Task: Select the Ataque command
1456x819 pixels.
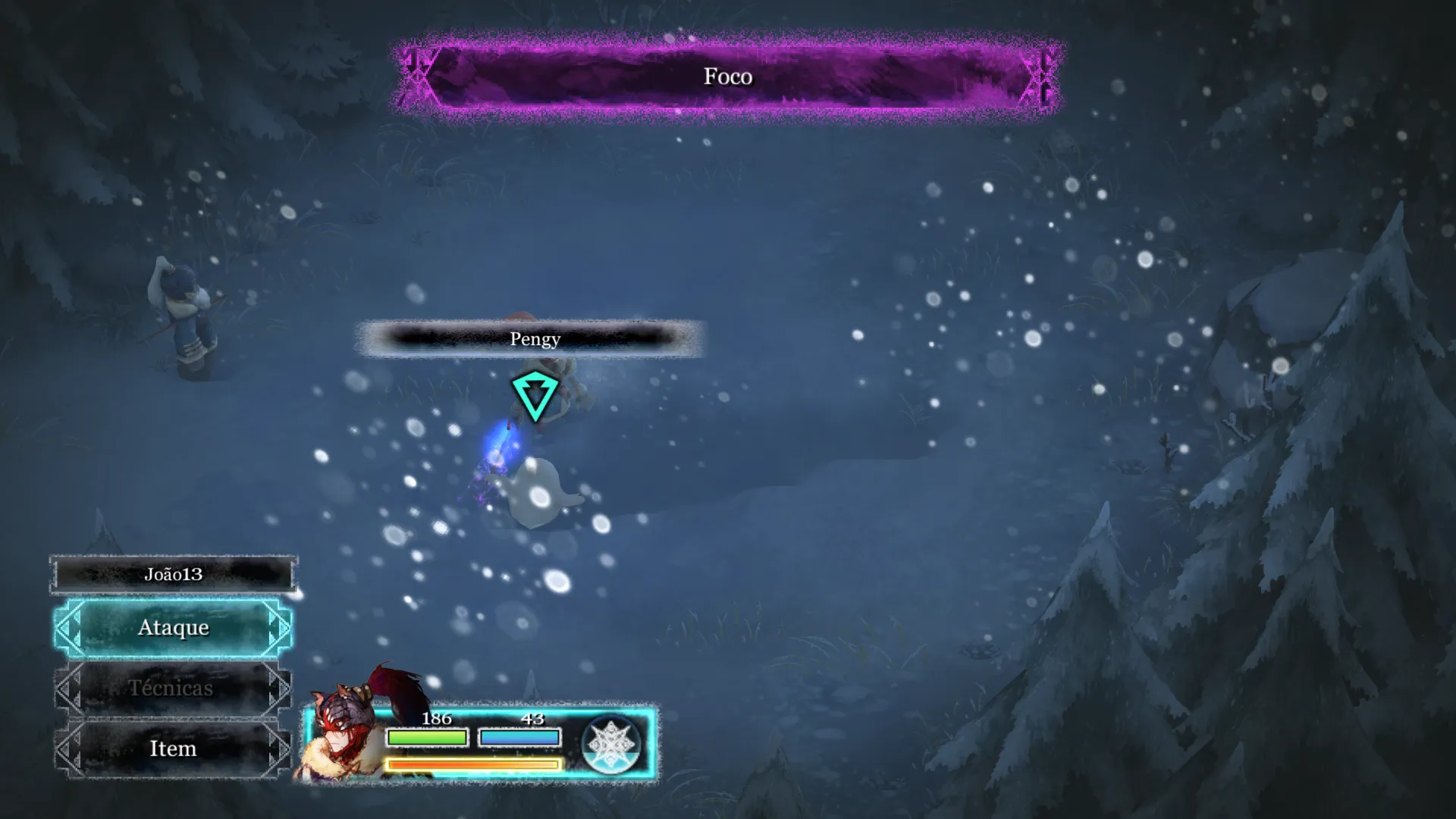Action: 173,628
